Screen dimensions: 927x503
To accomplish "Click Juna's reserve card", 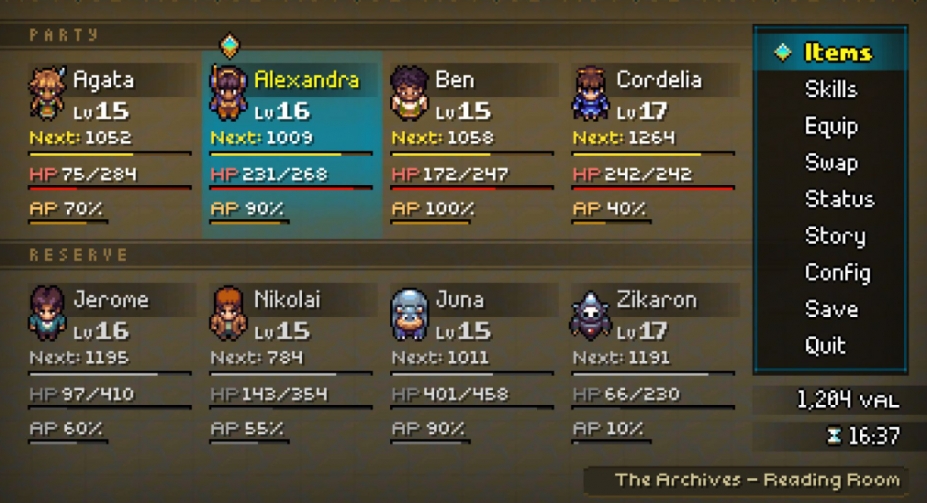I will click(x=472, y=365).
